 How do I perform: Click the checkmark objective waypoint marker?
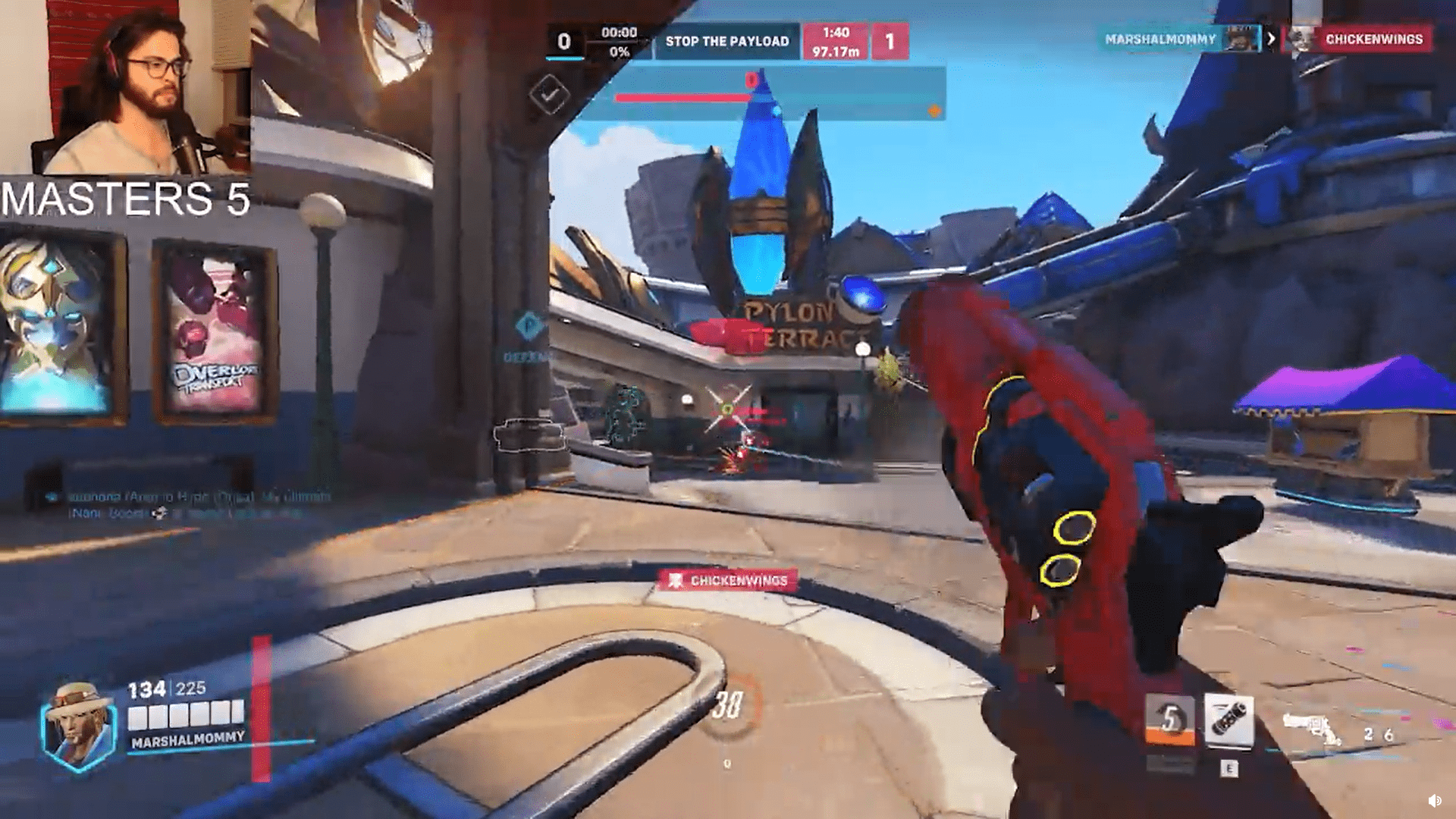click(x=550, y=95)
